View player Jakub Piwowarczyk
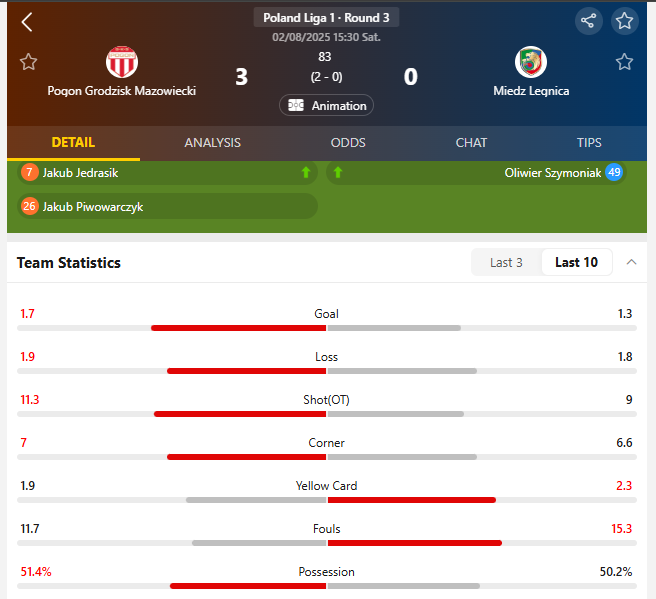 click(x=94, y=207)
